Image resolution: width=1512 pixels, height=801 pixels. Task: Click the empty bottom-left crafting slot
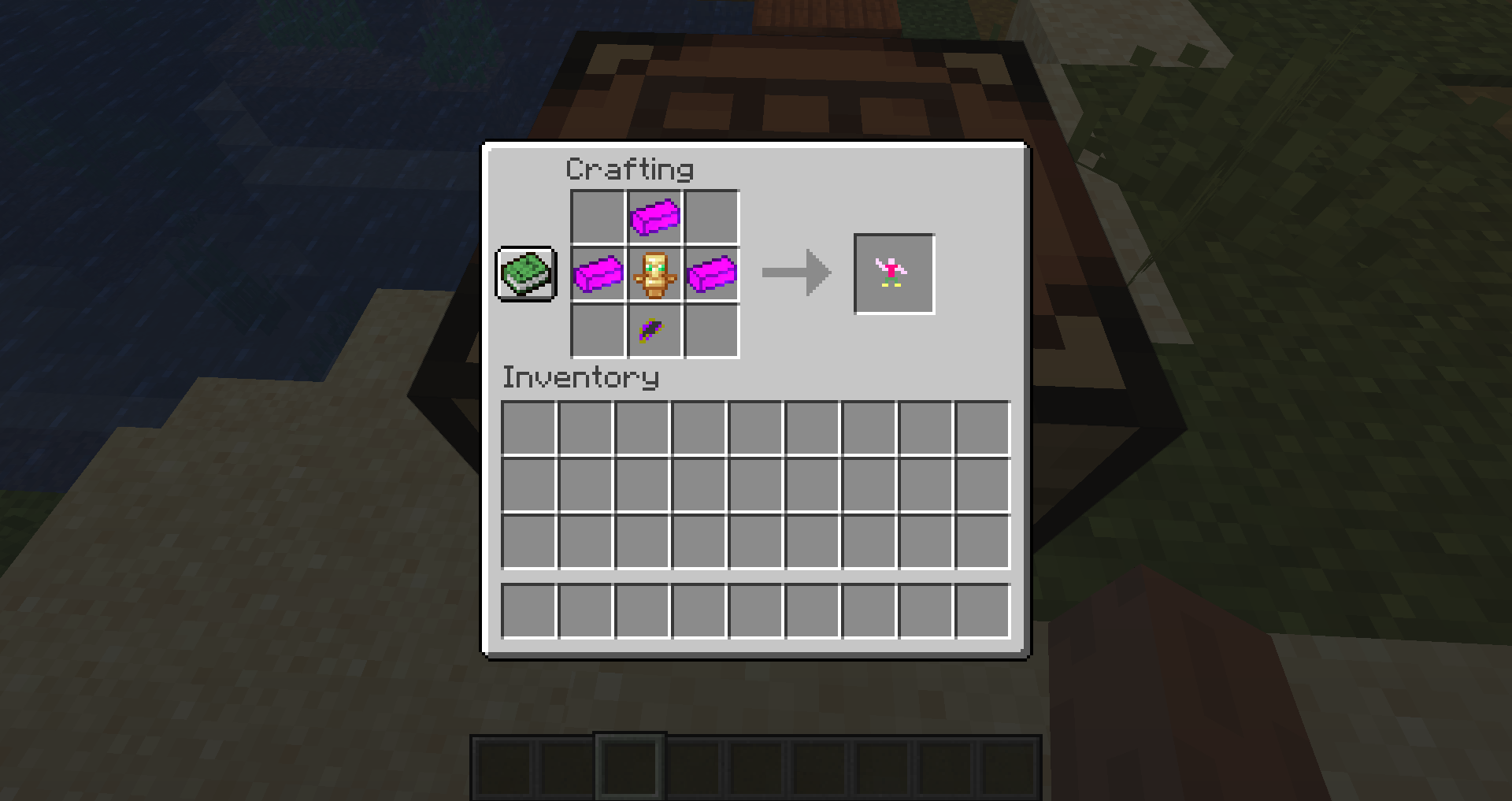(598, 329)
